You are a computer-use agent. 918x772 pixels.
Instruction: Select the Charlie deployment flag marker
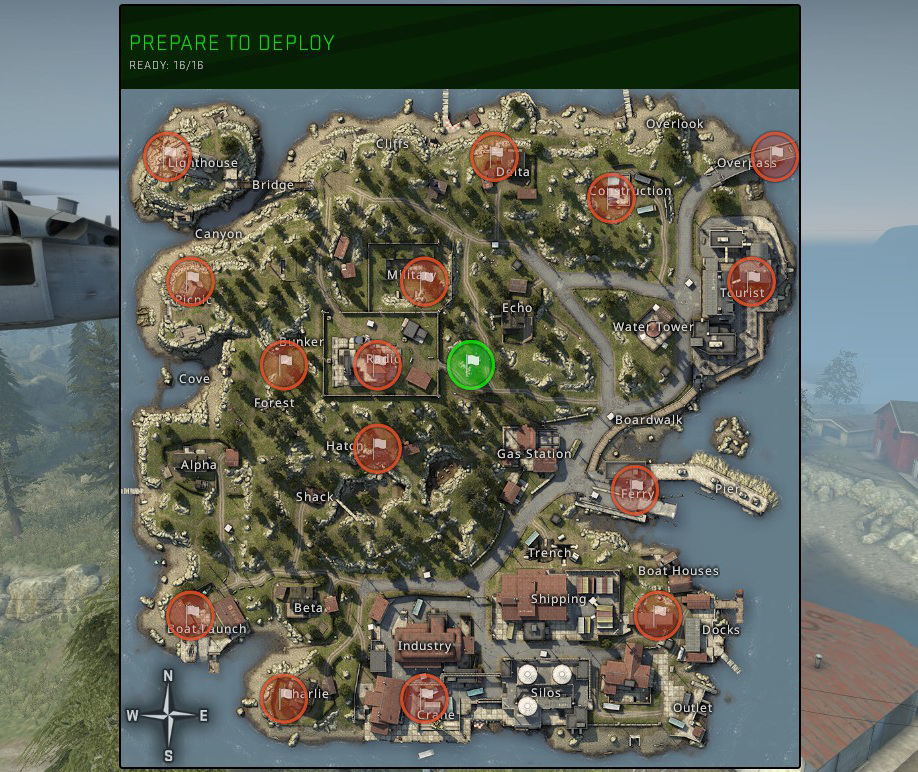[284, 698]
